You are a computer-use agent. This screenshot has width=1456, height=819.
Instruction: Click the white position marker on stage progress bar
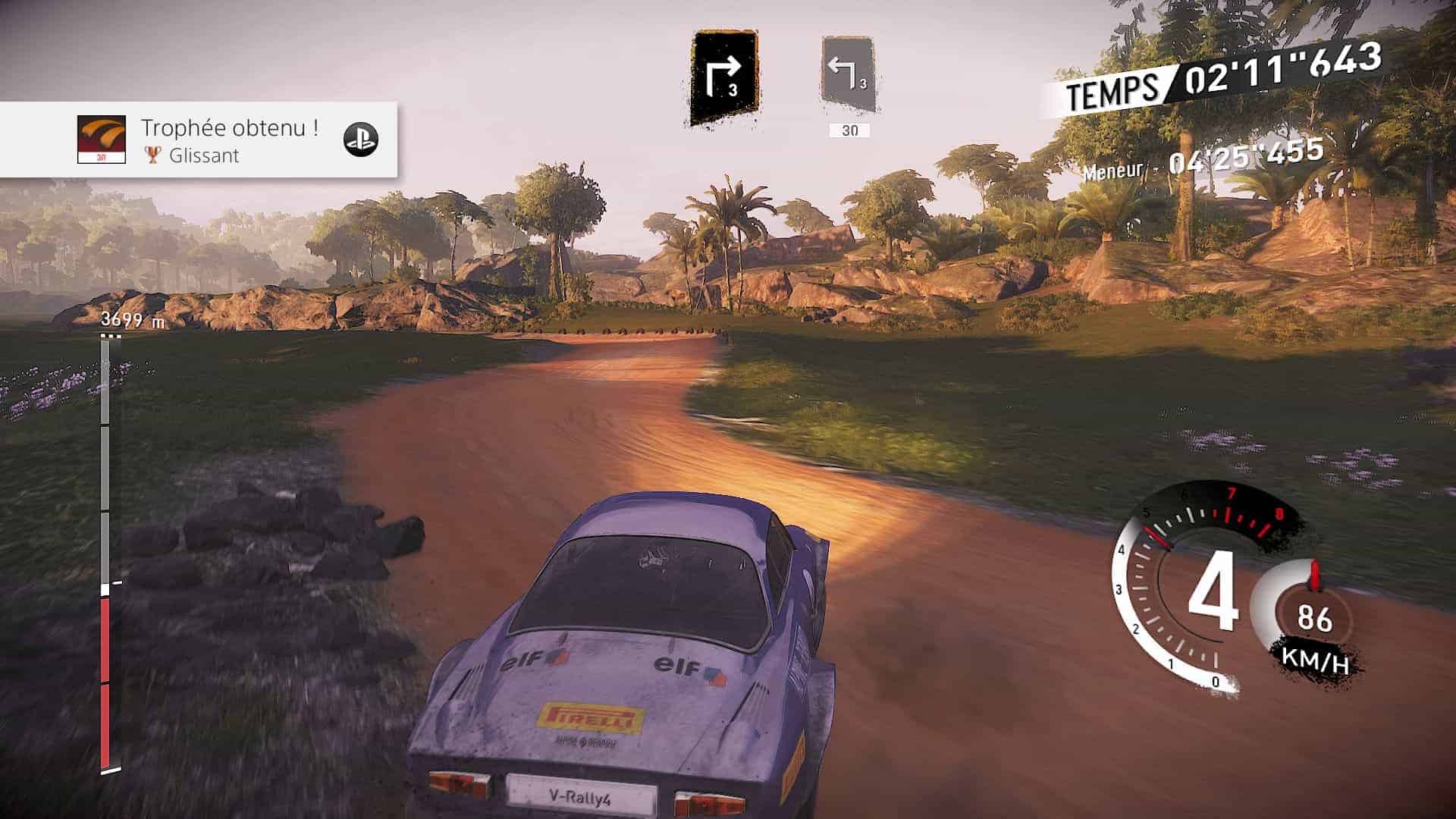(105, 589)
